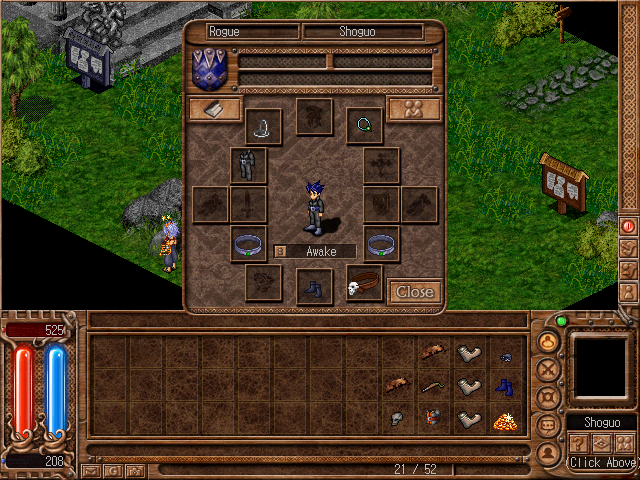Open the group members button
This screenshot has width=640, height=480.
point(414,109)
